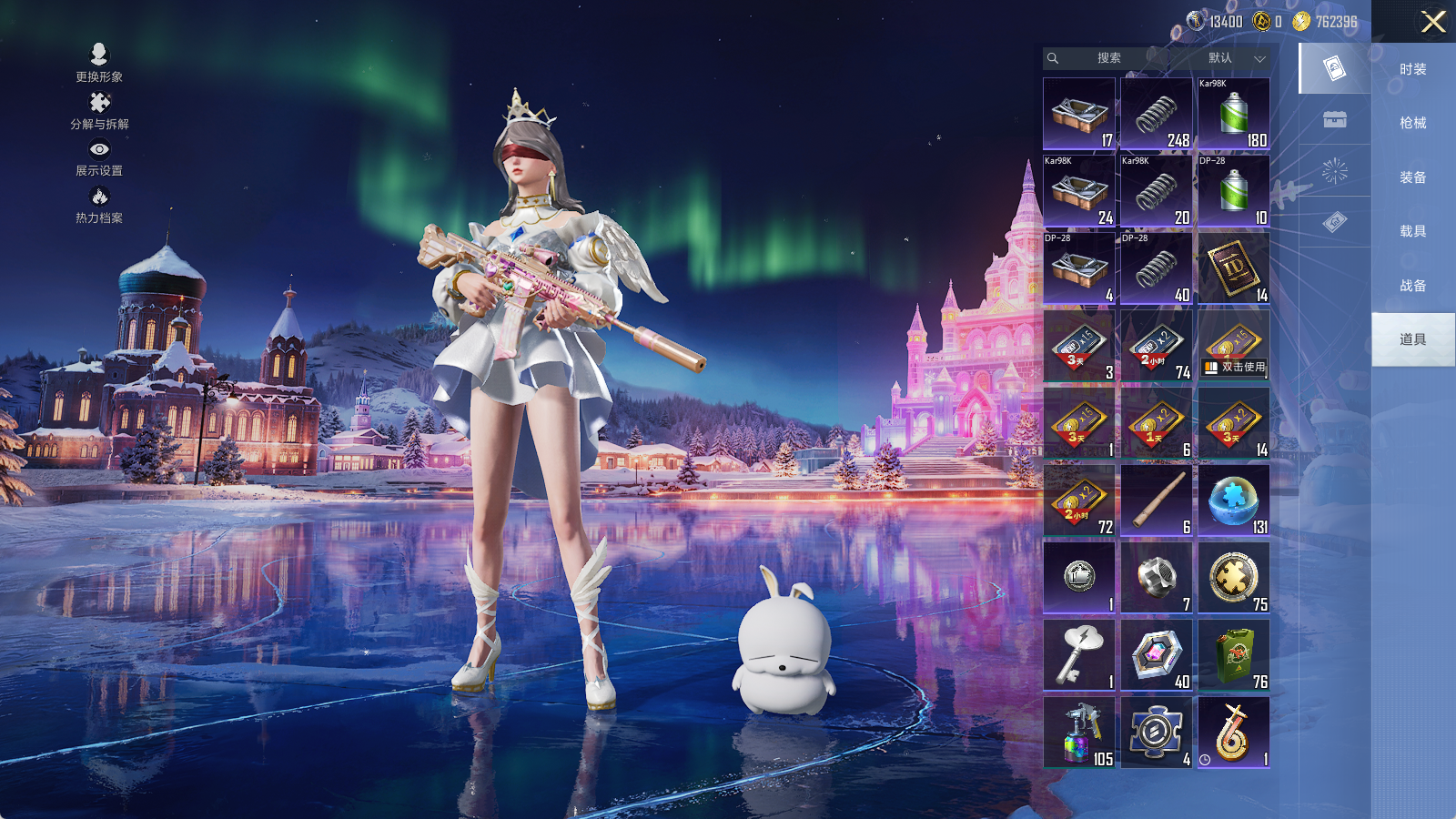This screenshot has width=1456, height=819.
Task: Switch to the 时装 outfits tab
Action: 1412,69
